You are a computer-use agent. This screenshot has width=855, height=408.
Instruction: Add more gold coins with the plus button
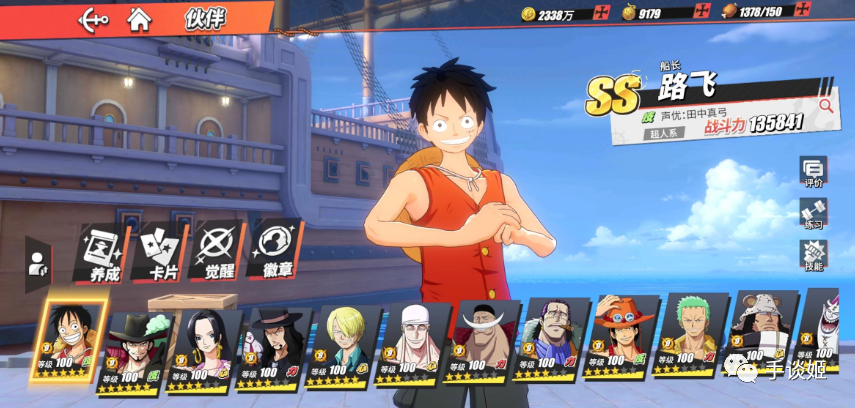[x=601, y=13]
